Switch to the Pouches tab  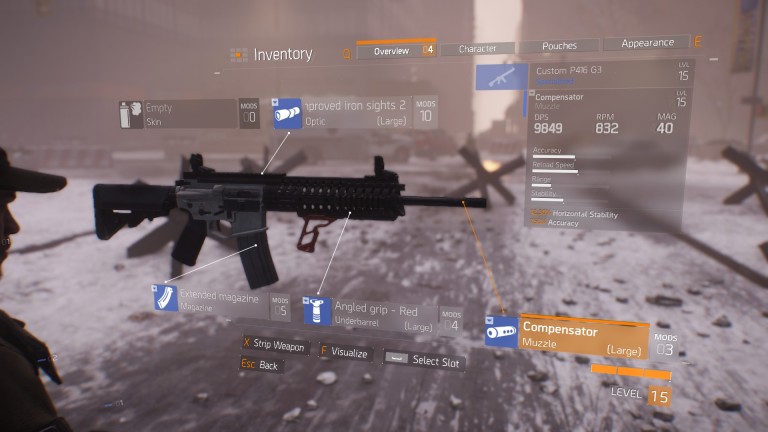[559, 46]
